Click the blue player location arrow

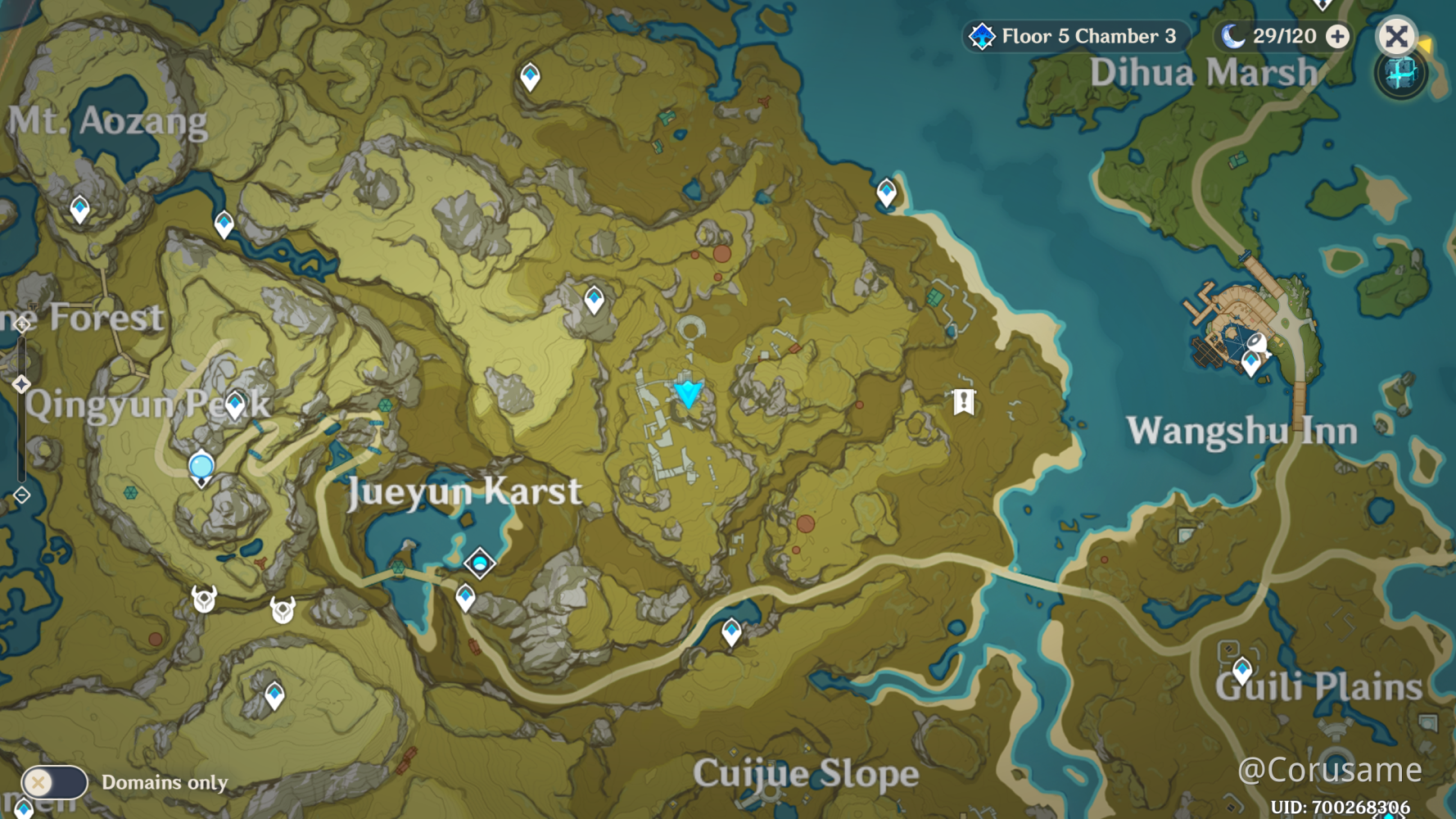click(687, 396)
